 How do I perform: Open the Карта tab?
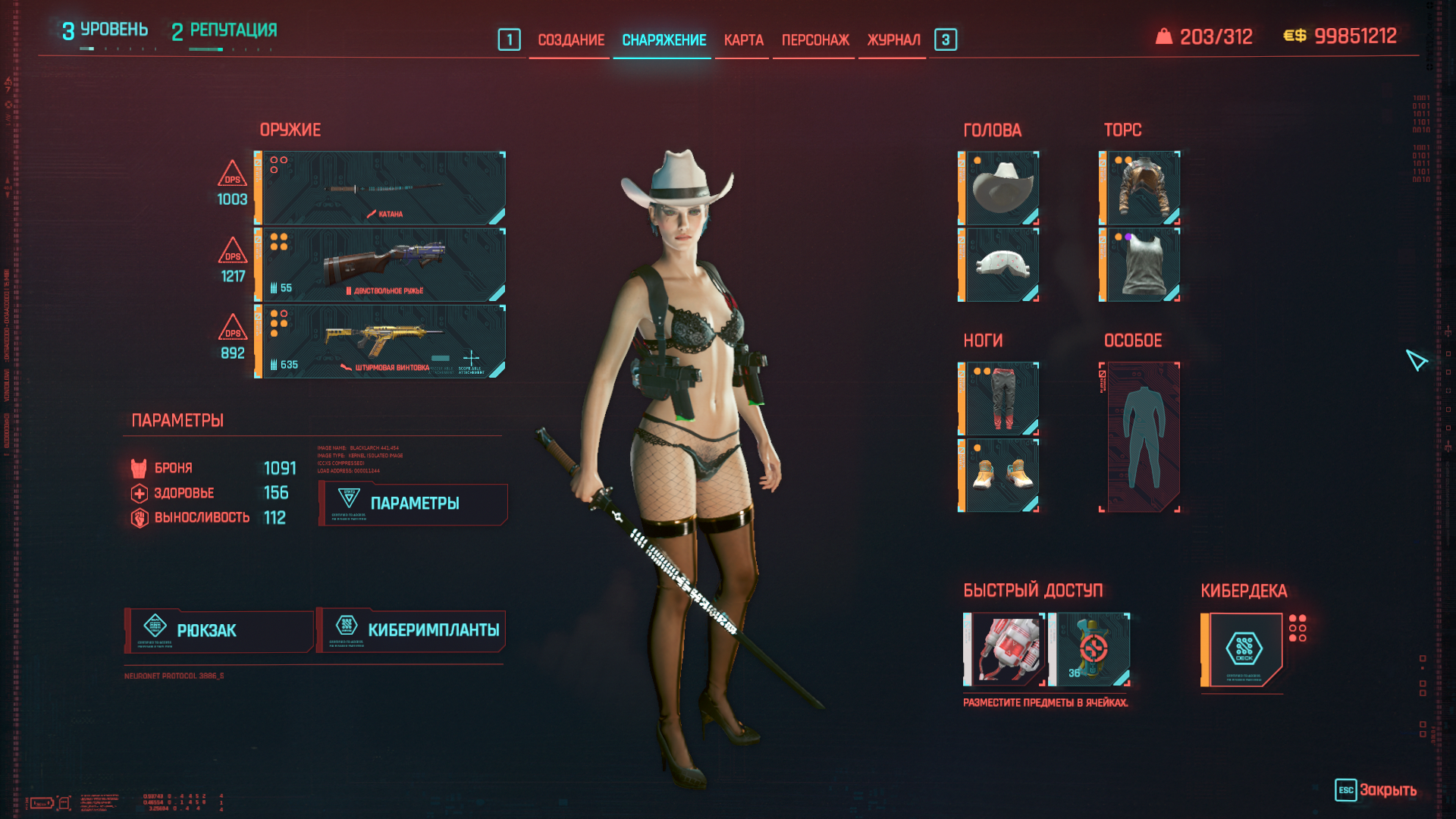(743, 40)
